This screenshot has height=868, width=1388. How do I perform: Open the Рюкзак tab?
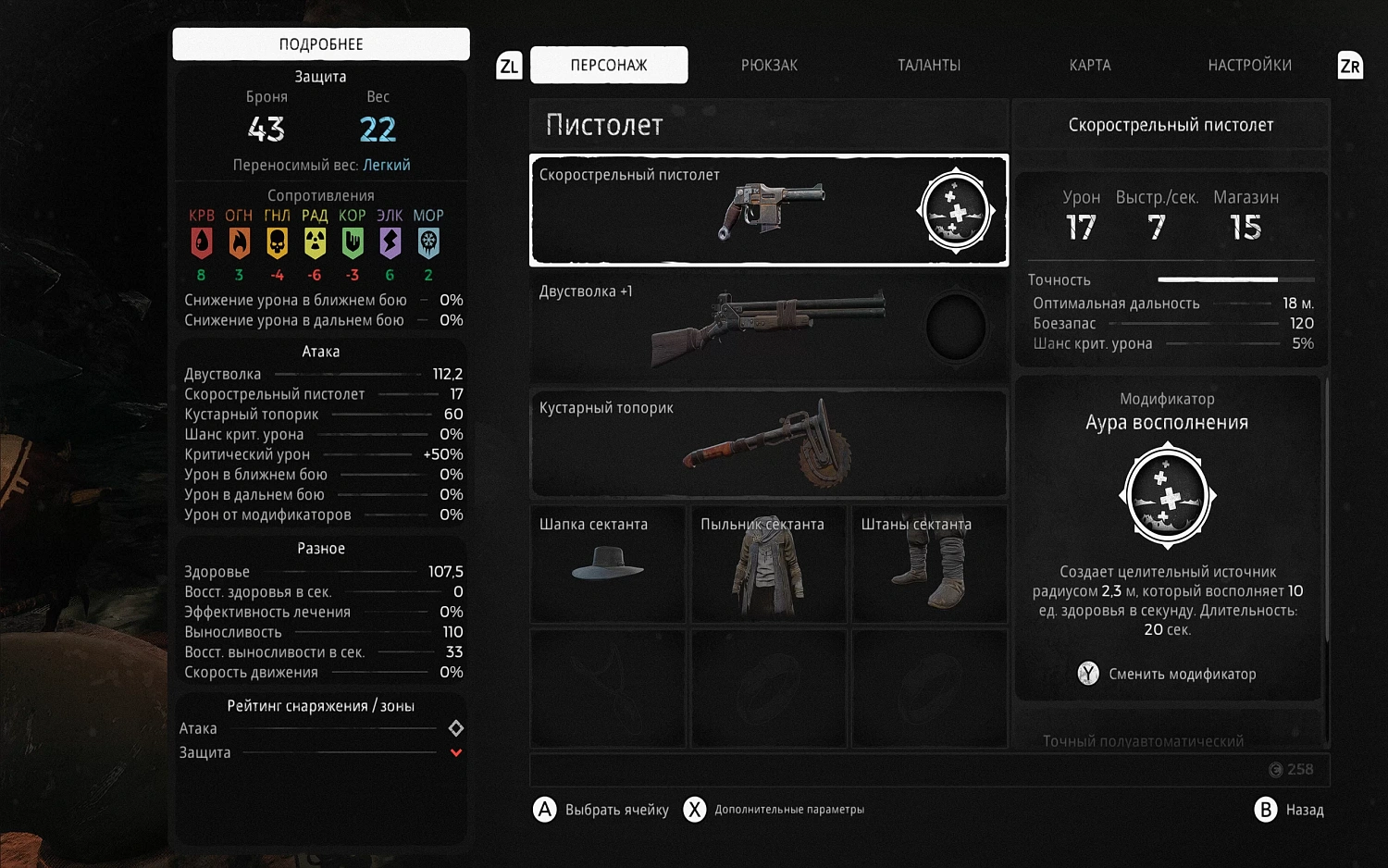pyautogui.click(x=769, y=65)
